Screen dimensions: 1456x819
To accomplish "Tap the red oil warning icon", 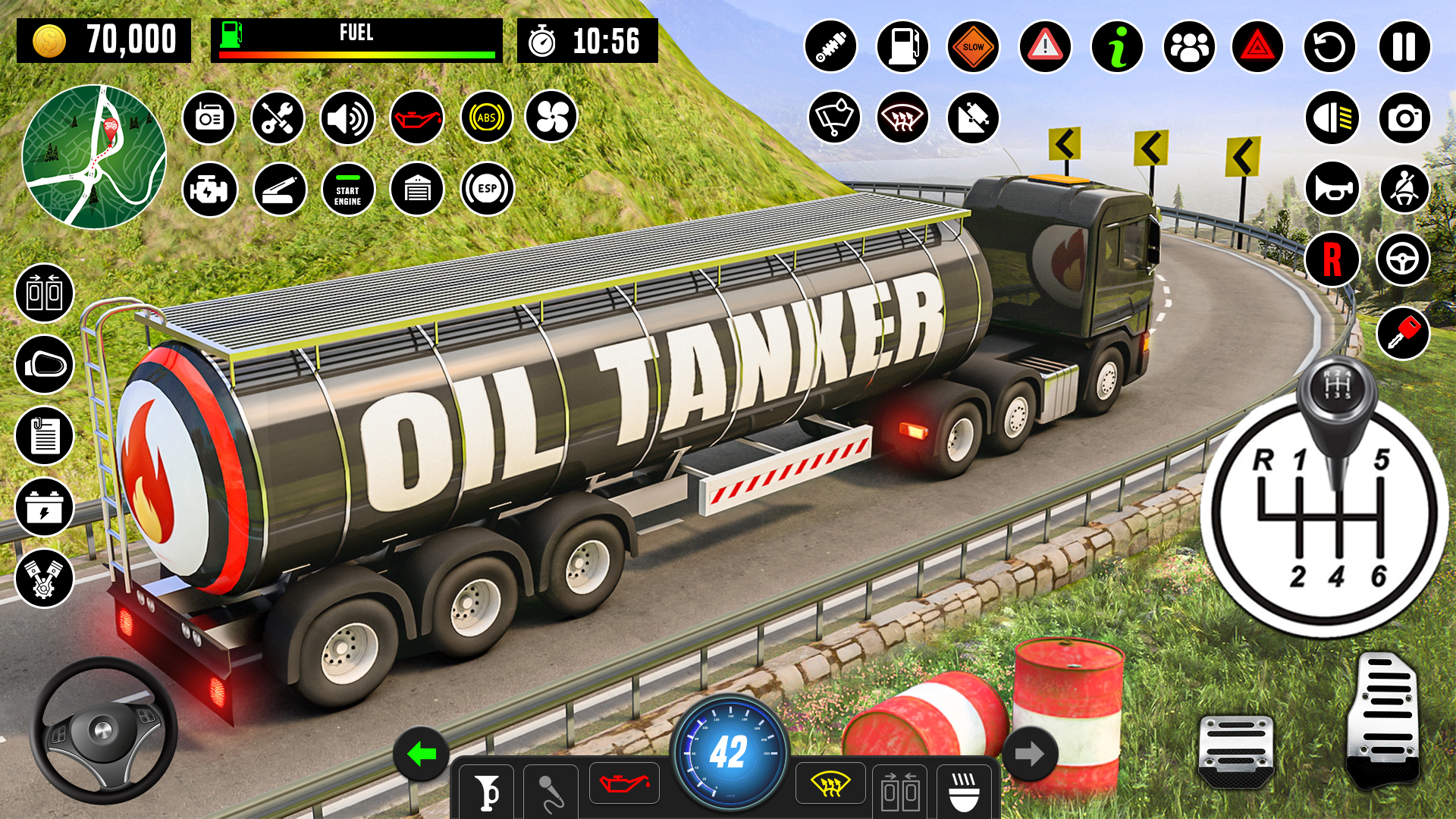I will [x=418, y=118].
